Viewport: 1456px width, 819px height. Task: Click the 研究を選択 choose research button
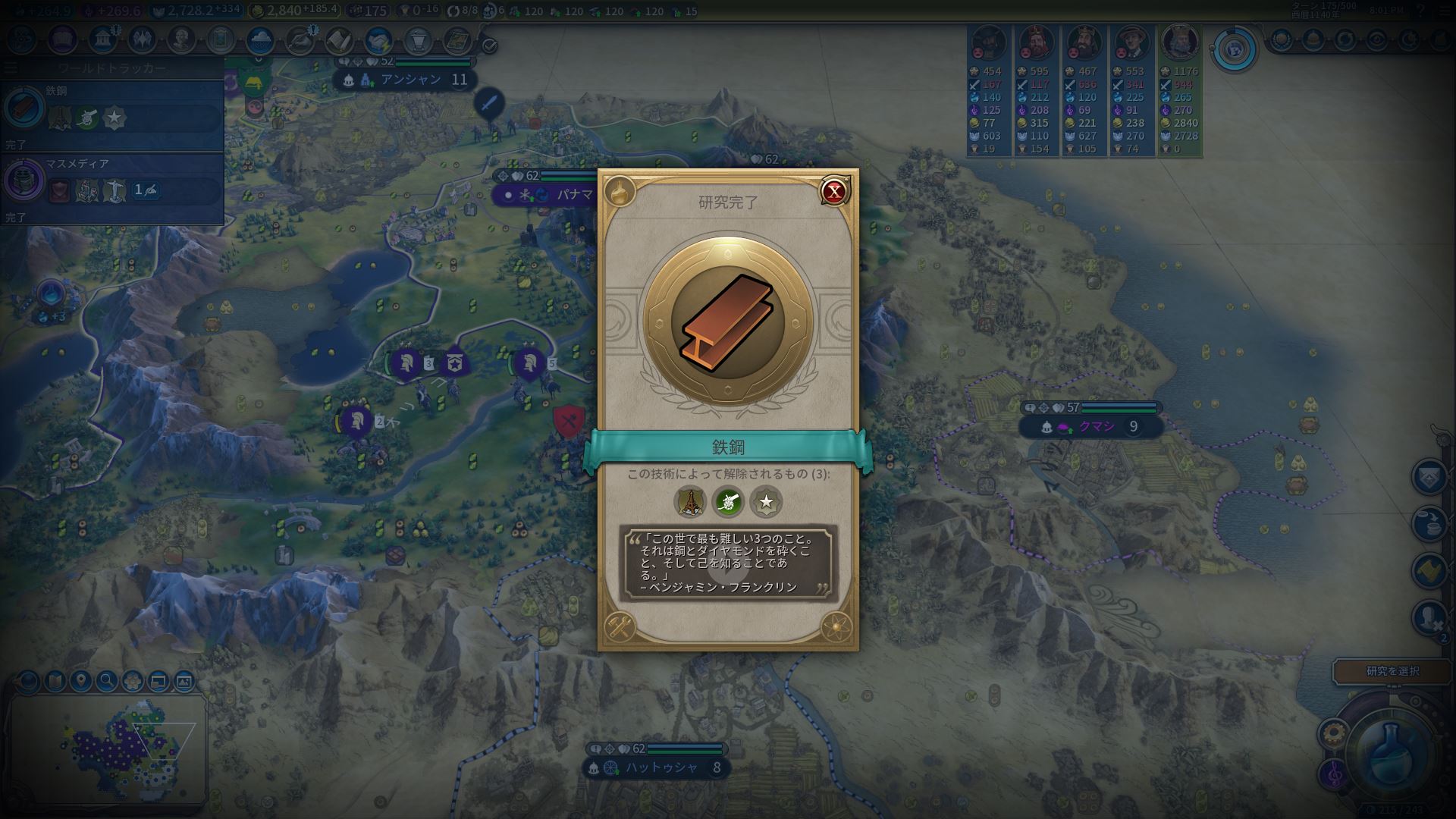(x=1392, y=671)
